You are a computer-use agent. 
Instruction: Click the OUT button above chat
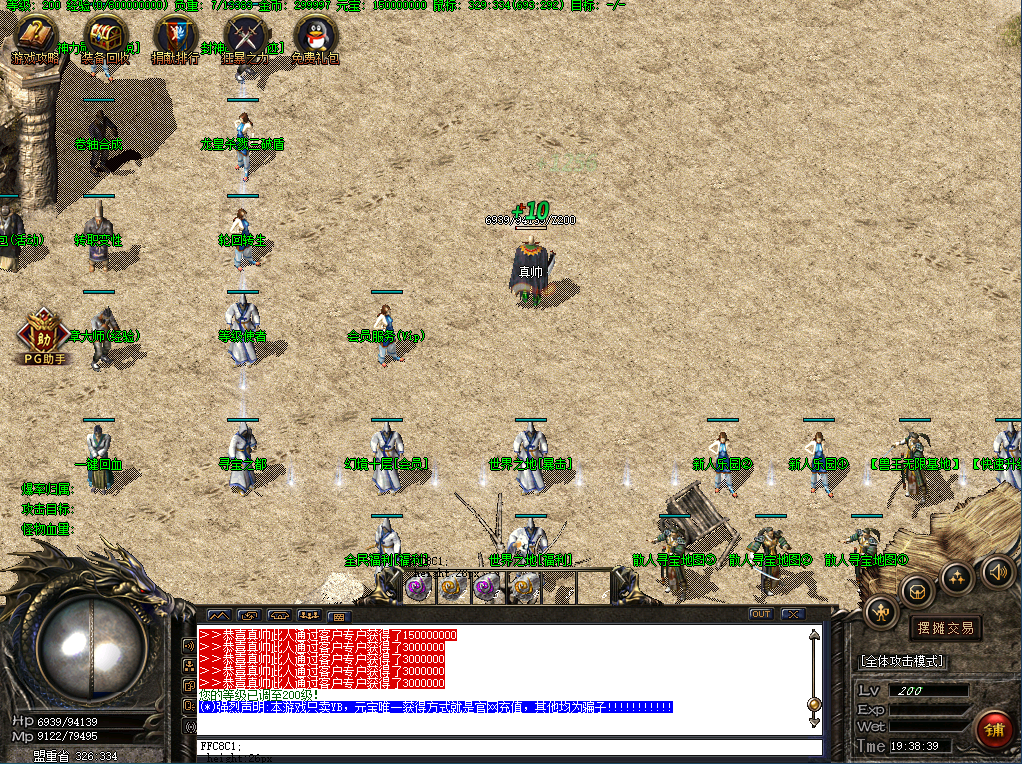click(761, 614)
